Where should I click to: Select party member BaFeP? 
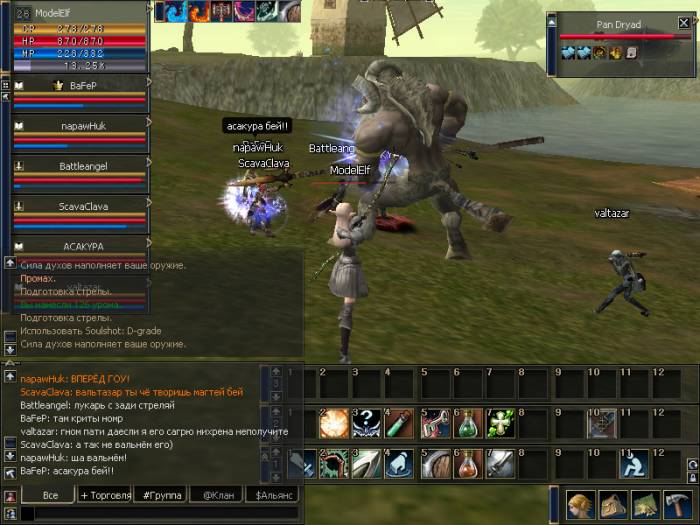[82, 86]
